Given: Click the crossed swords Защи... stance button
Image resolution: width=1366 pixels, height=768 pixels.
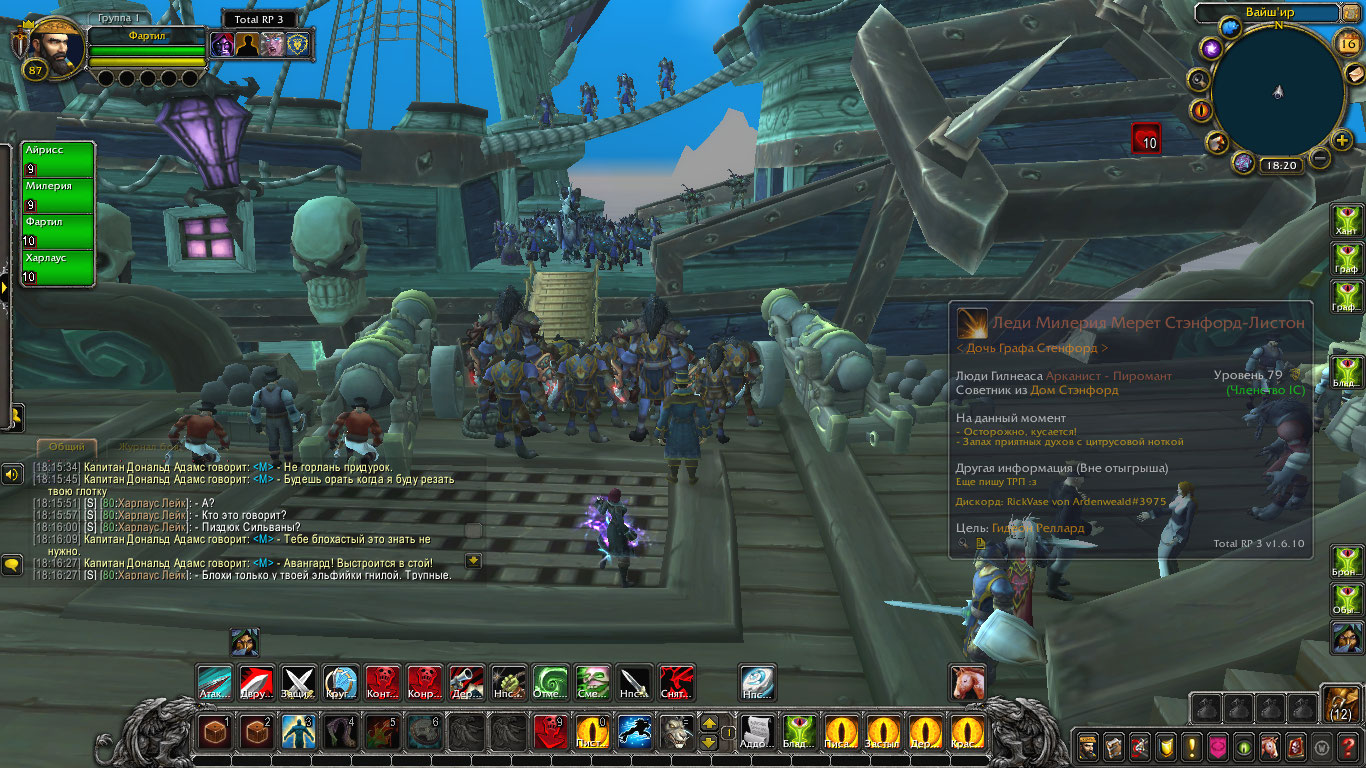Looking at the screenshot, I should (298, 683).
